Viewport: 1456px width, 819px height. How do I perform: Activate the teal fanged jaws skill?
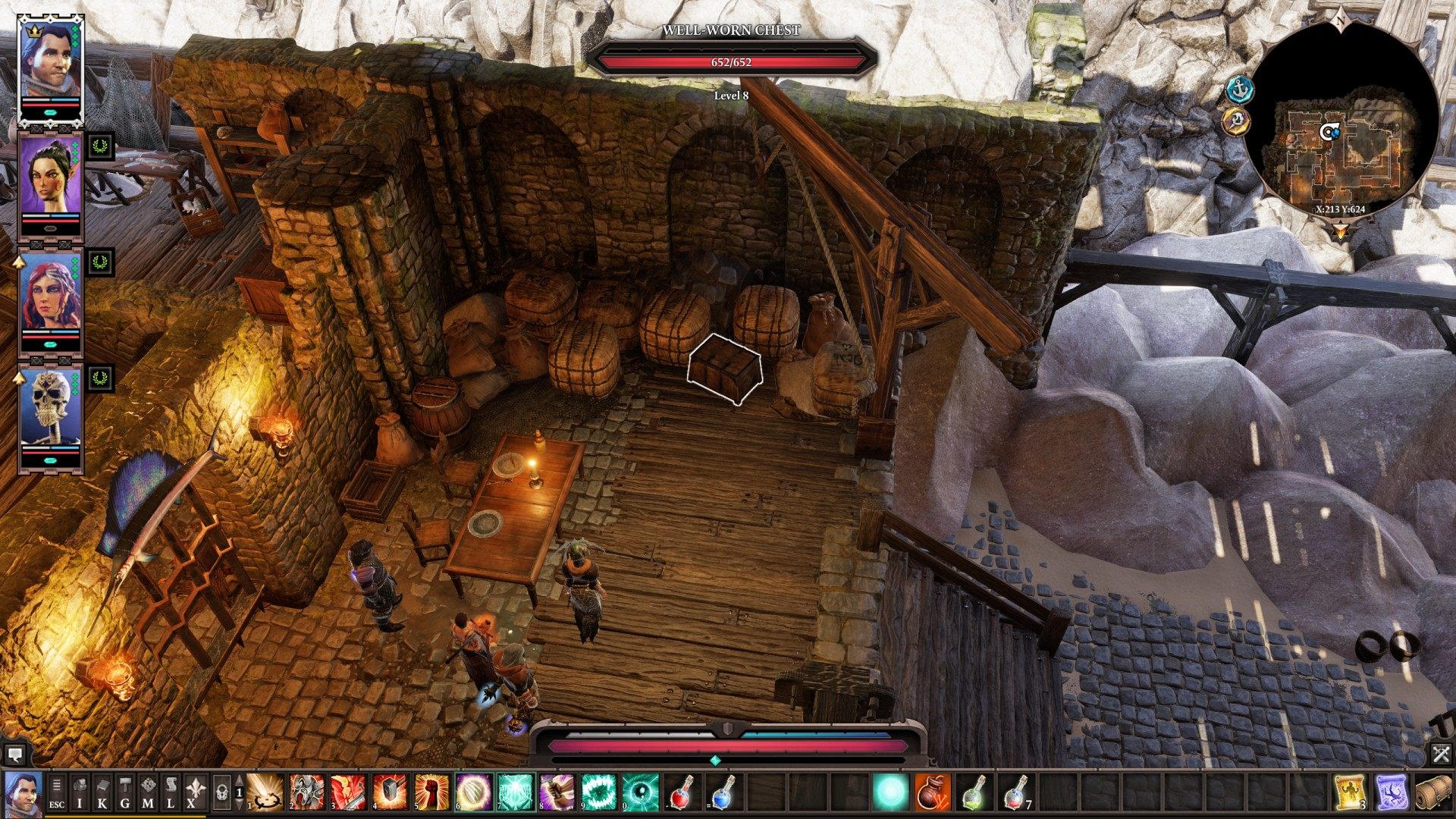(x=598, y=792)
